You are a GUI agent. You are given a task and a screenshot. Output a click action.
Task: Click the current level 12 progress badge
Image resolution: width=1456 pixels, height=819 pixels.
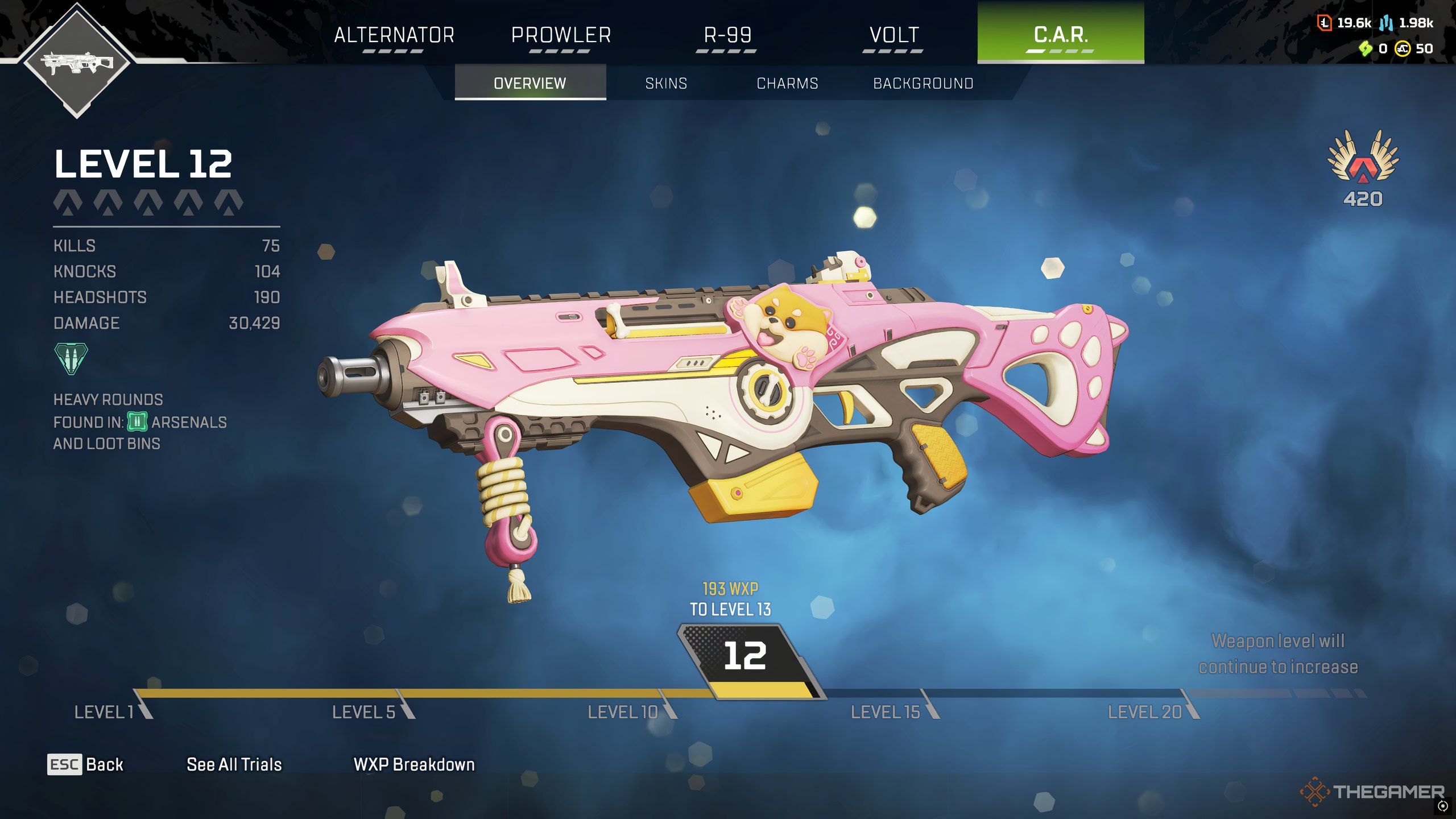point(745,657)
